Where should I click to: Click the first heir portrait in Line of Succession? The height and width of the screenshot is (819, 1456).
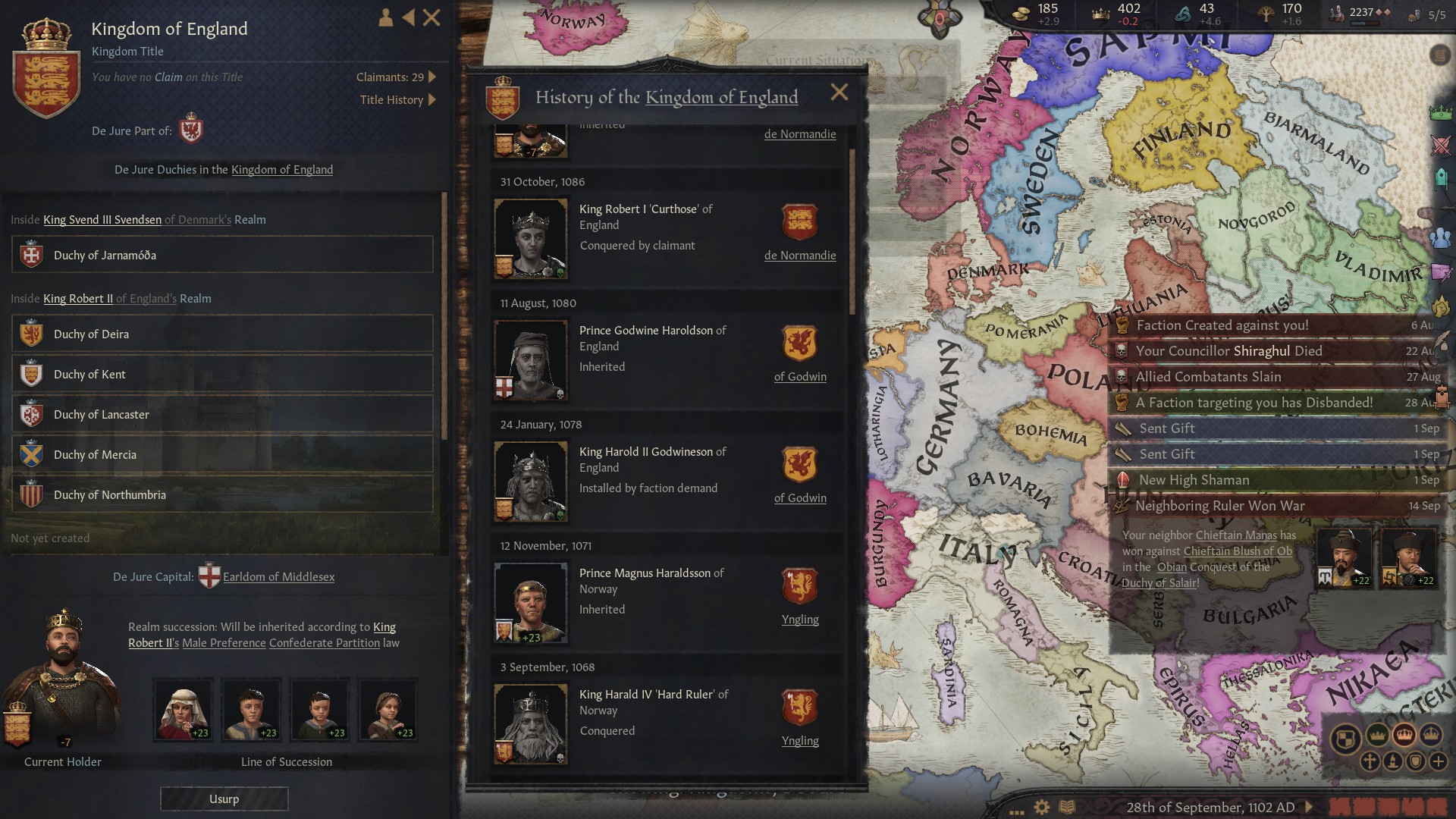182,709
